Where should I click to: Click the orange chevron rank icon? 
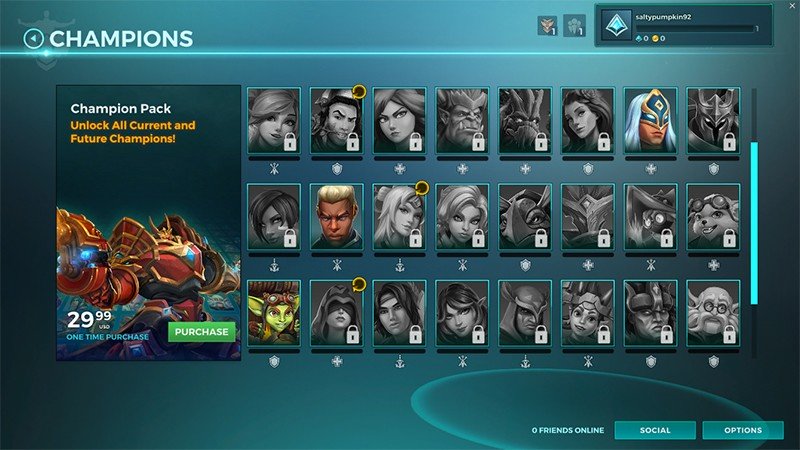coord(546,26)
